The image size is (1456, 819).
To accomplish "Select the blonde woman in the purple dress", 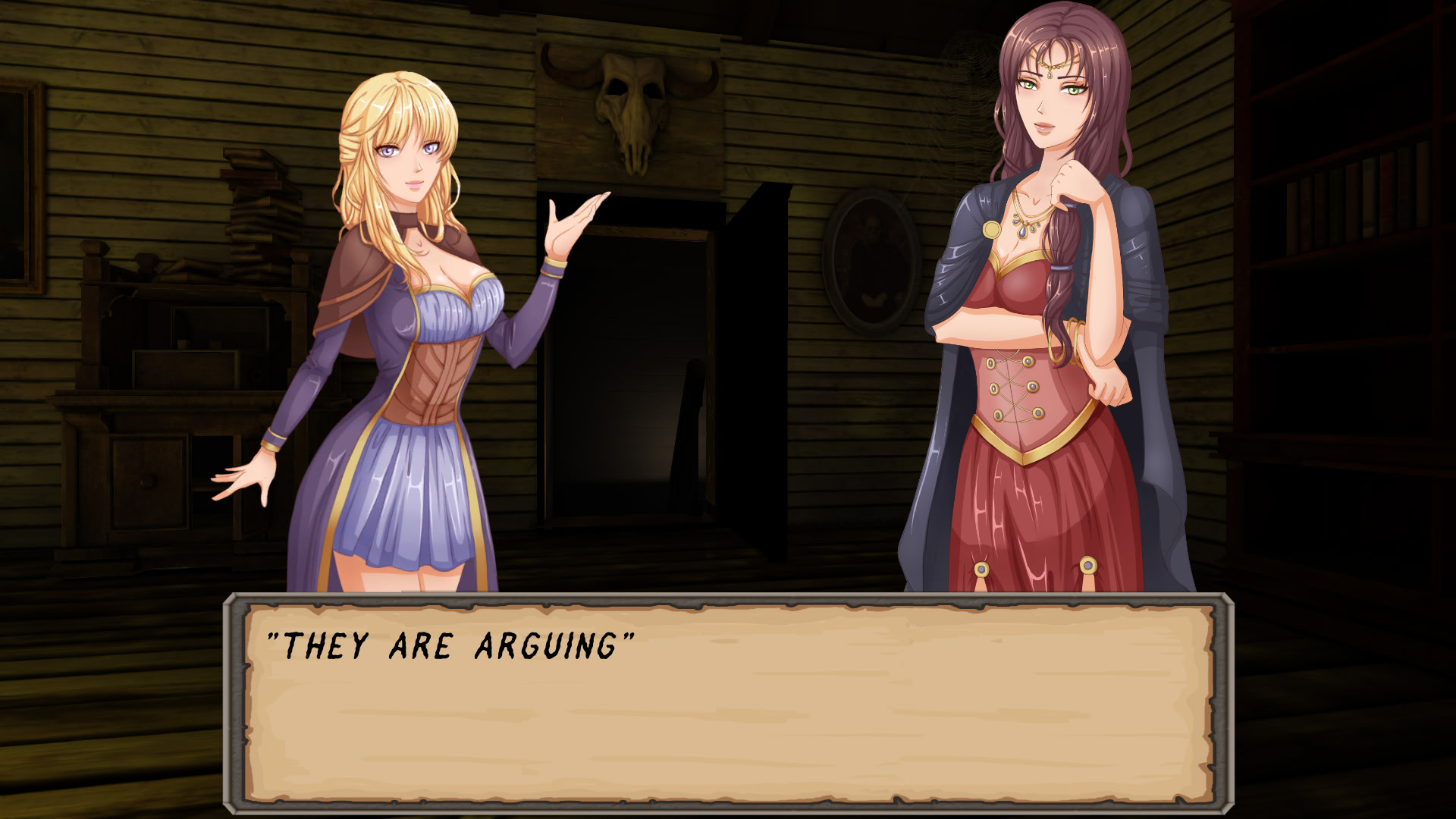I will coord(409,341).
